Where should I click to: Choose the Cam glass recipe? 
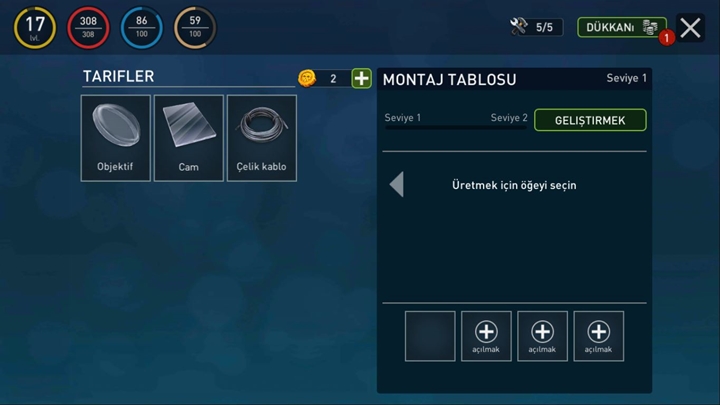point(189,138)
